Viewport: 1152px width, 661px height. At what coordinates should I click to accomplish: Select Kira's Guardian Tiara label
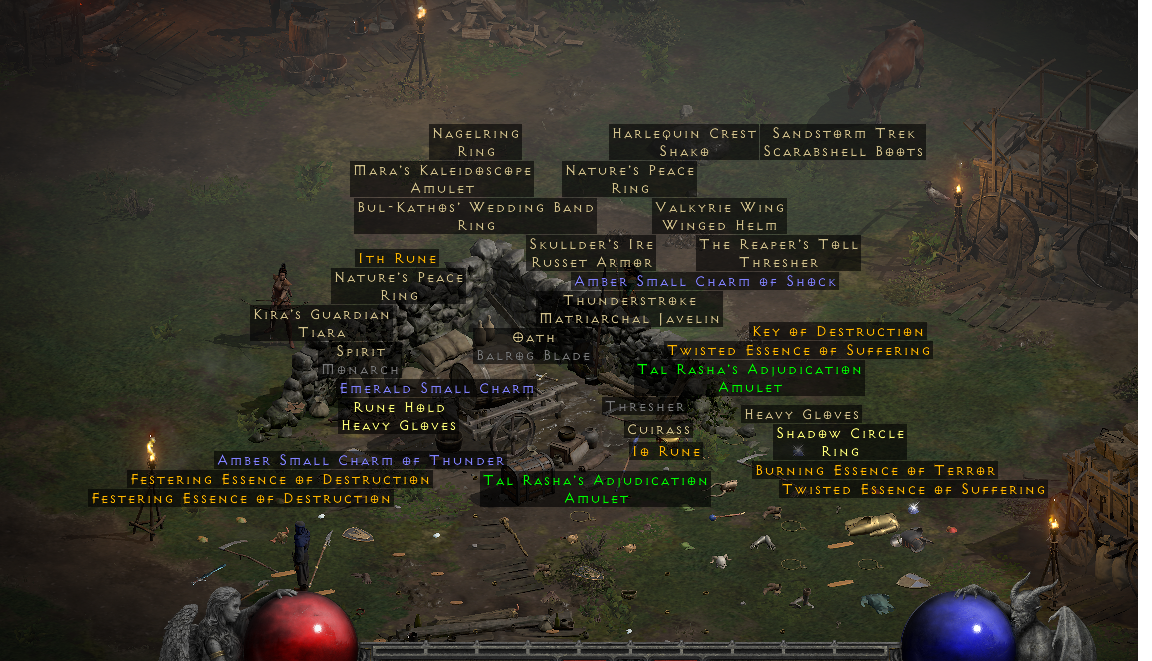click(x=322, y=323)
